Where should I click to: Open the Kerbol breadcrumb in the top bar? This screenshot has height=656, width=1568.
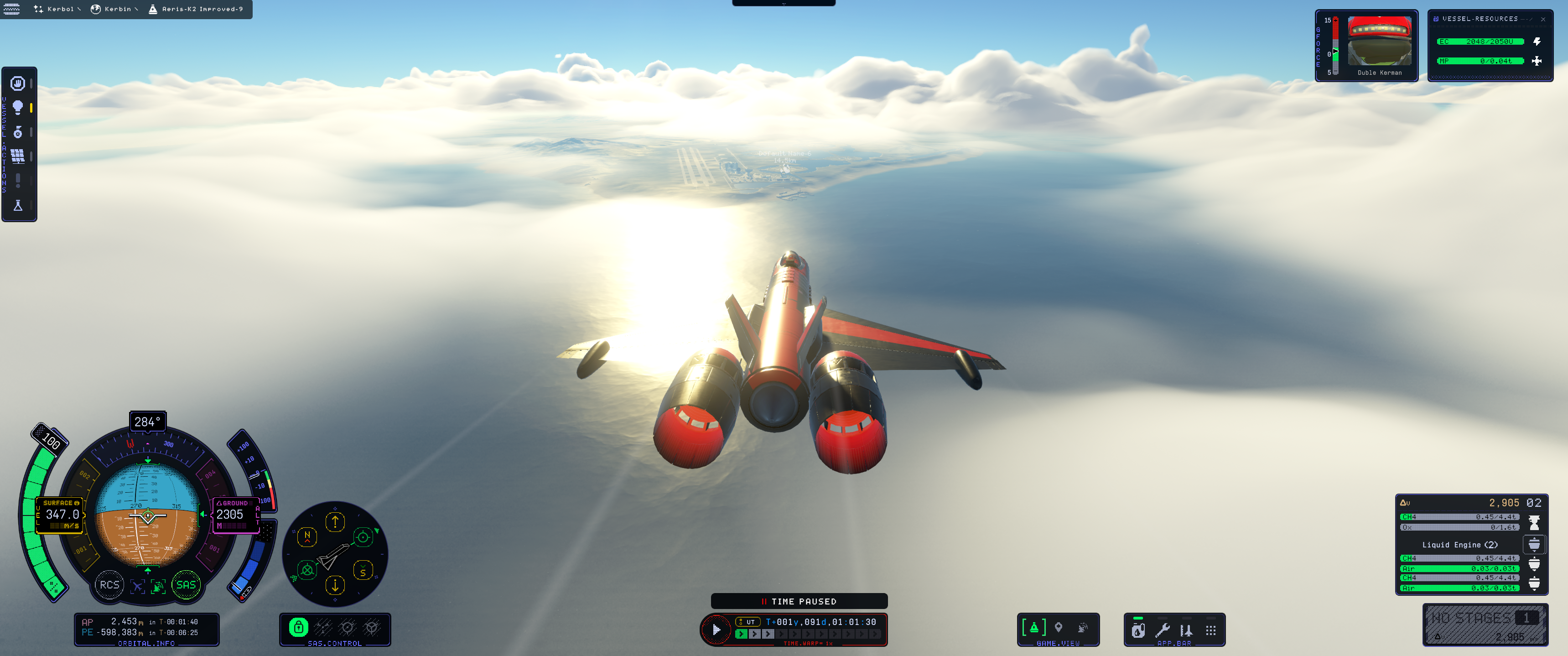point(58,9)
